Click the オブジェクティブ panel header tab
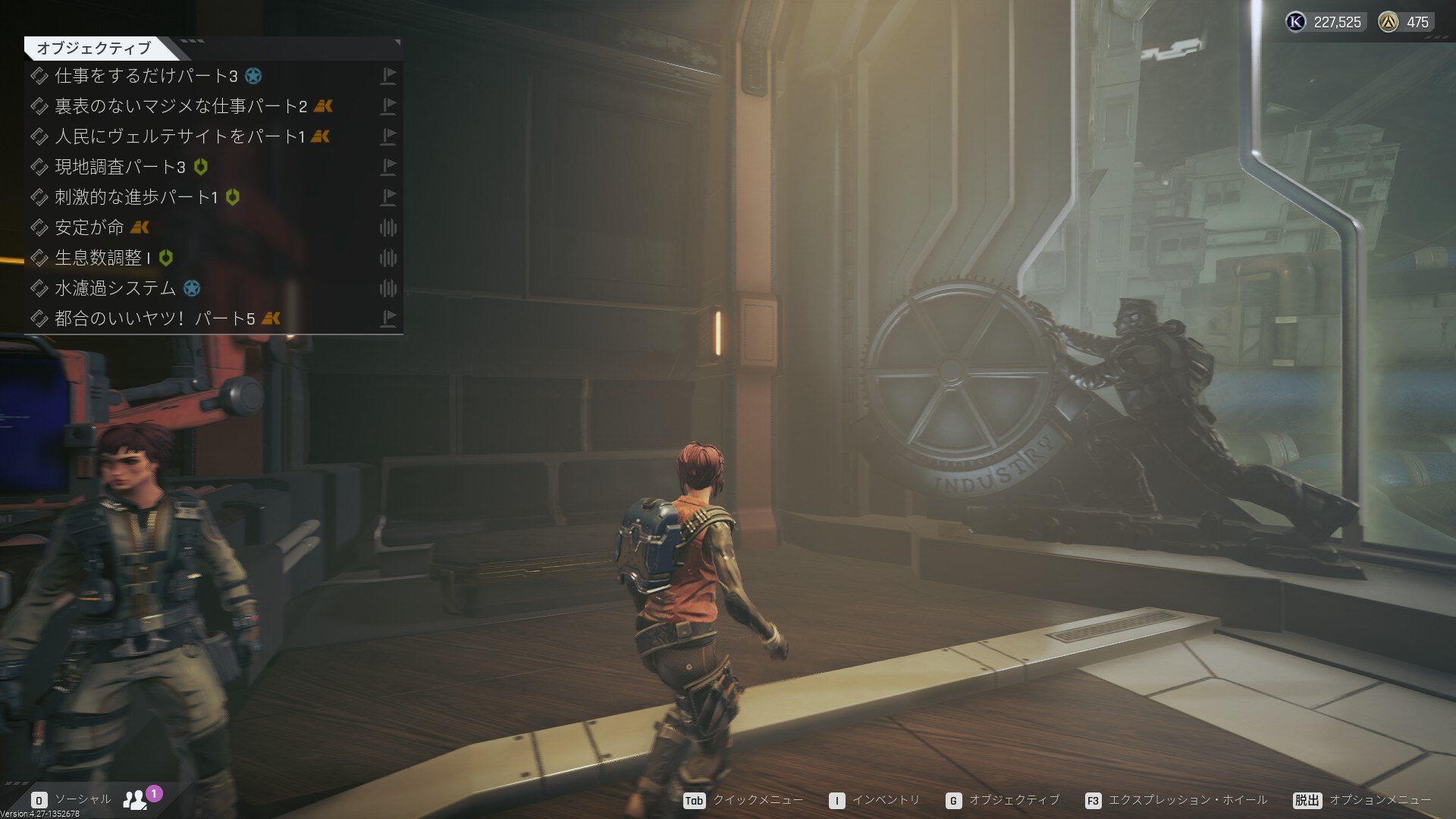This screenshot has height=819, width=1456. pos(94,49)
